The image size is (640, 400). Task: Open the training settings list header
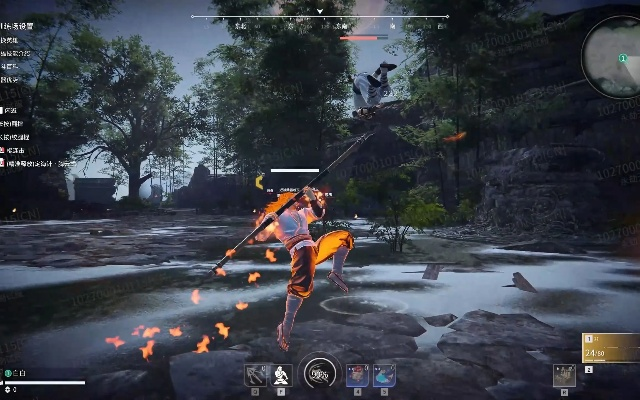18,27
